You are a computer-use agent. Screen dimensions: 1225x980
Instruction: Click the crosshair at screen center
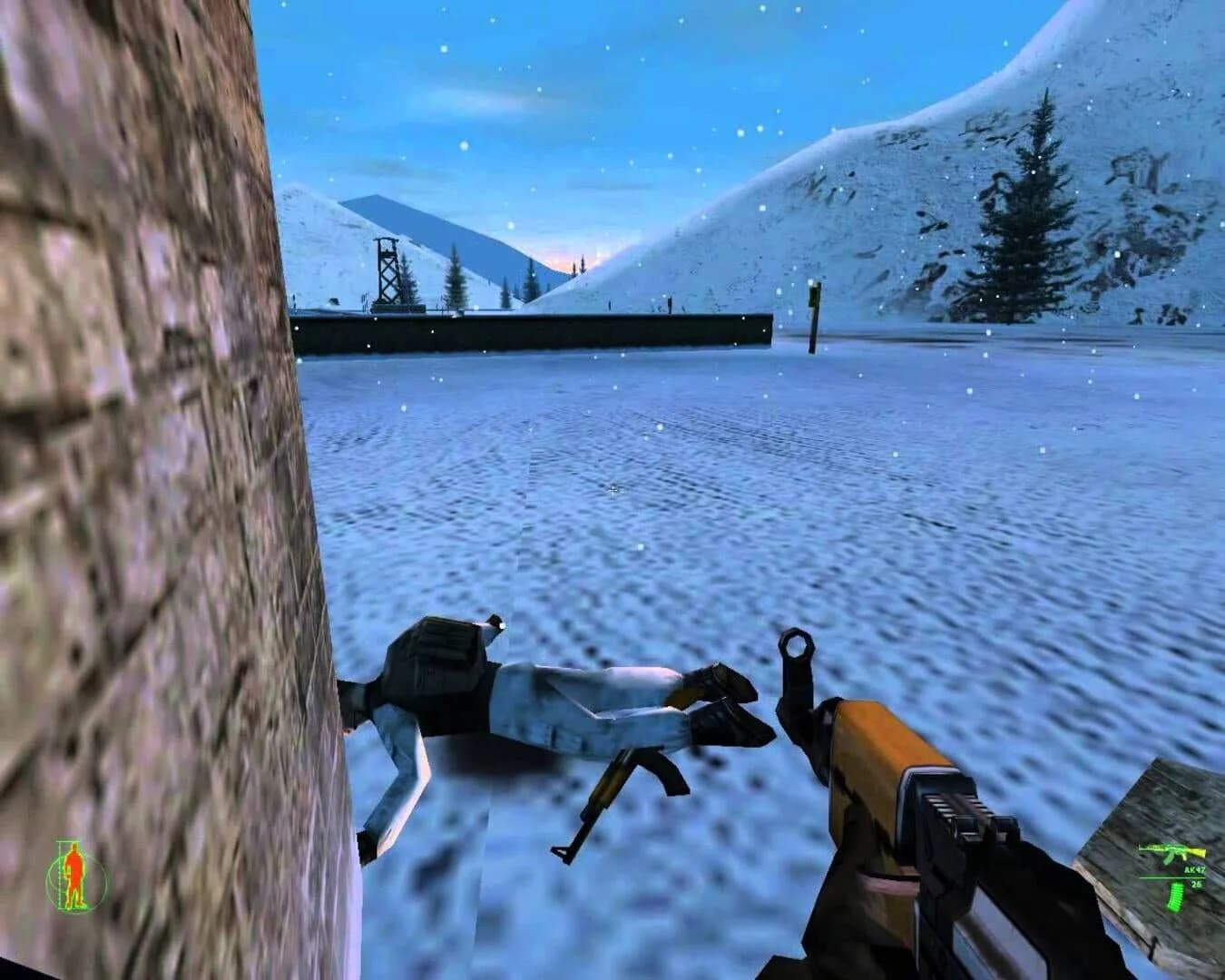pos(613,488)
